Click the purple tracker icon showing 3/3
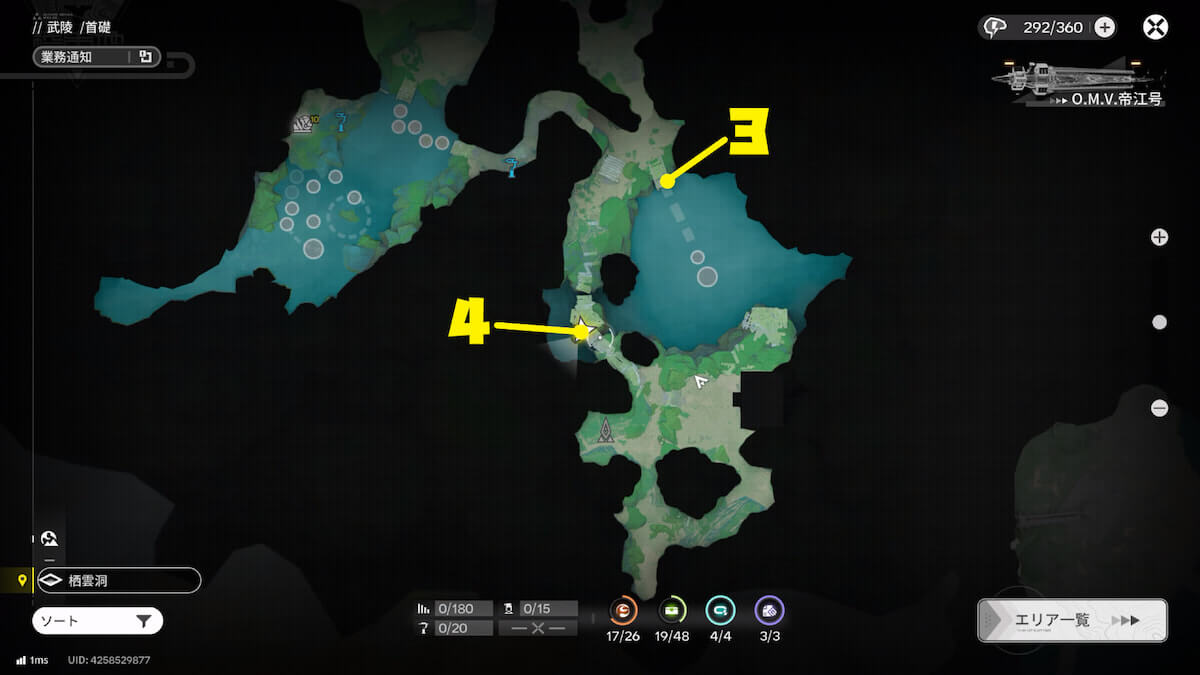The width and height of the screenshot is (1200, 675). (769, 609)
